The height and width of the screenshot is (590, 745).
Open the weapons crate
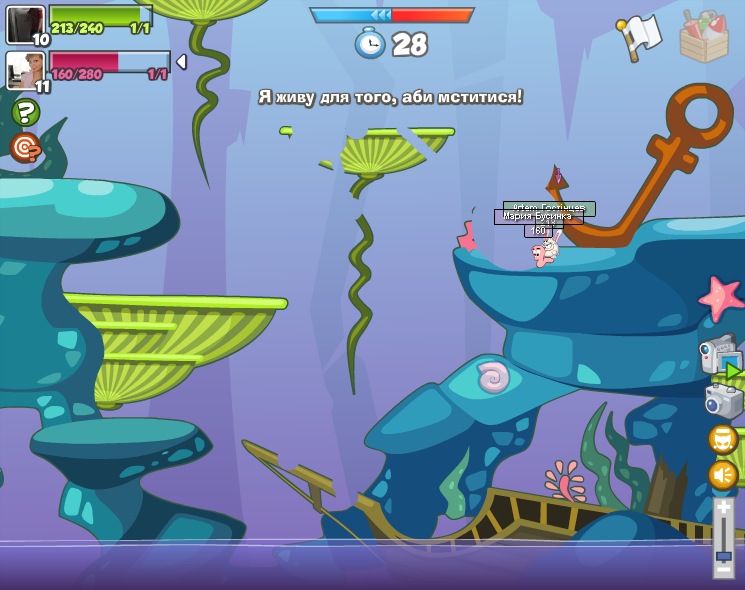click(x=704, y=37)
